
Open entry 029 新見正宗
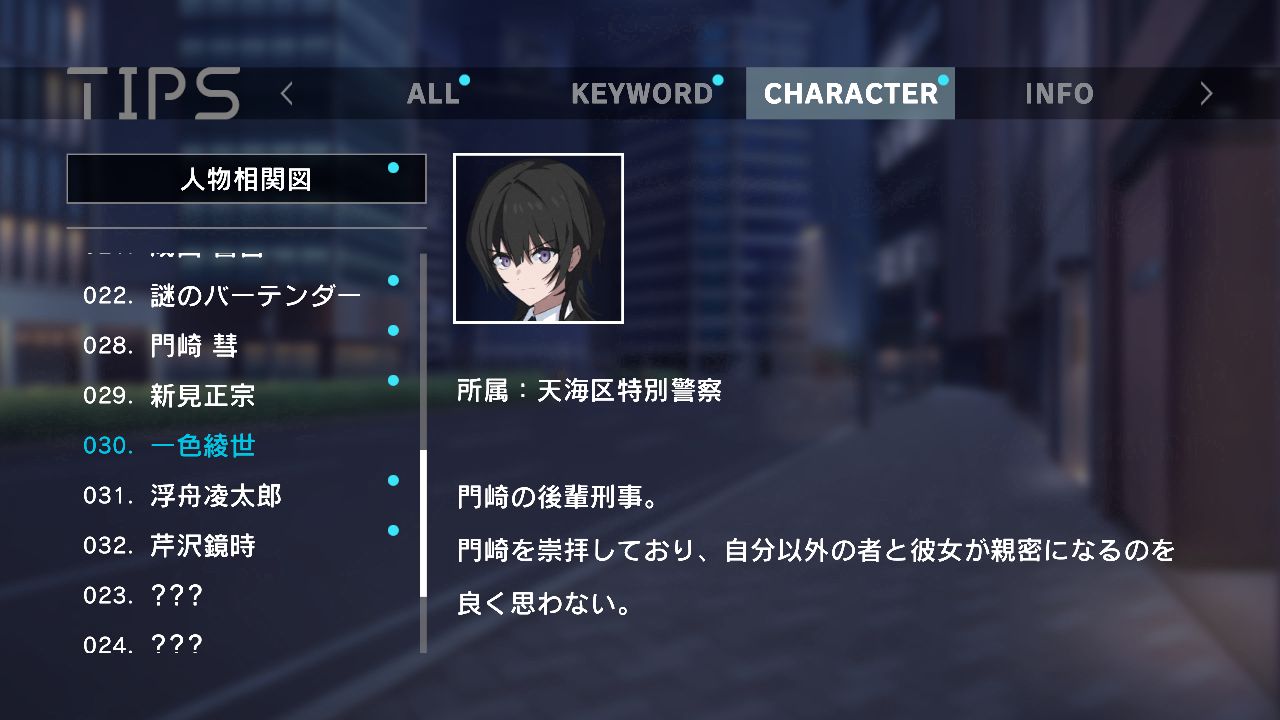click(202, 396)
